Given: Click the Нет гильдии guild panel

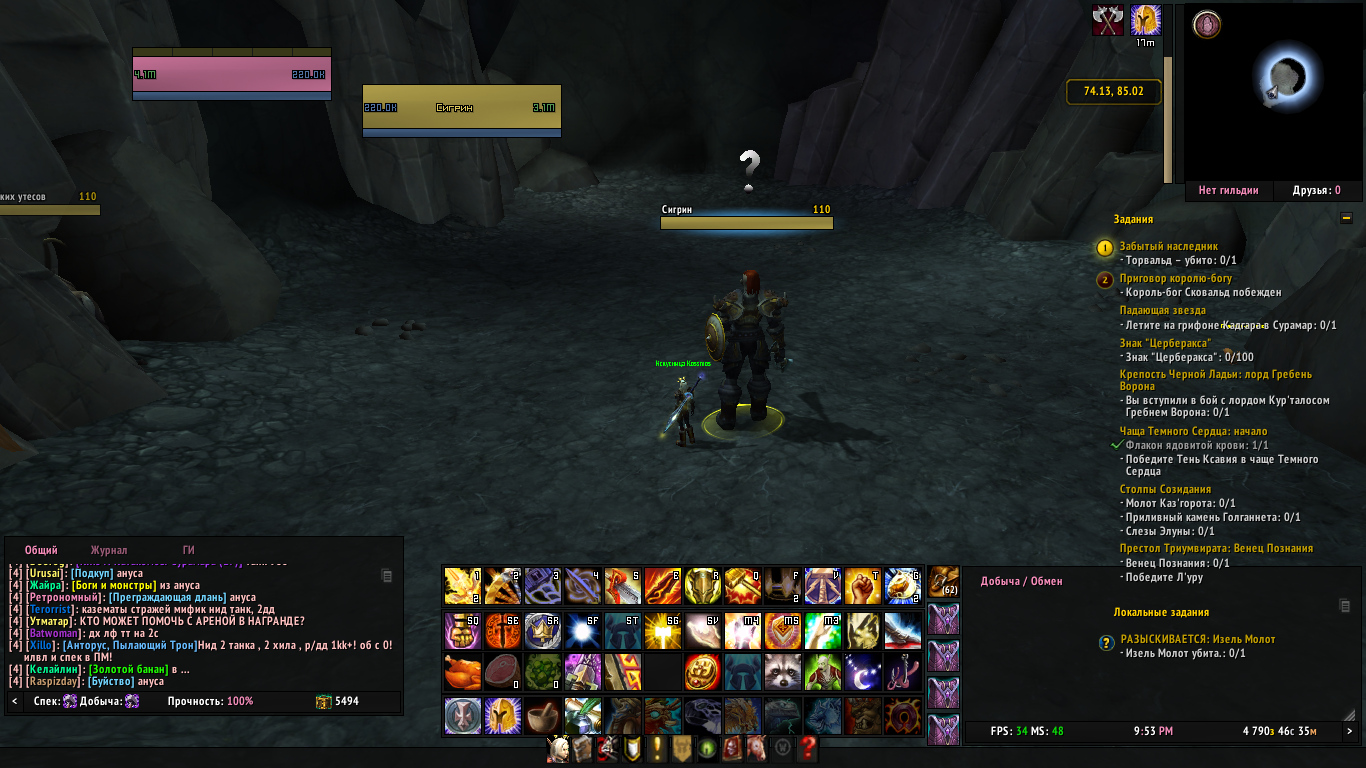Looking at the screenshot, I should [1228, 190].
